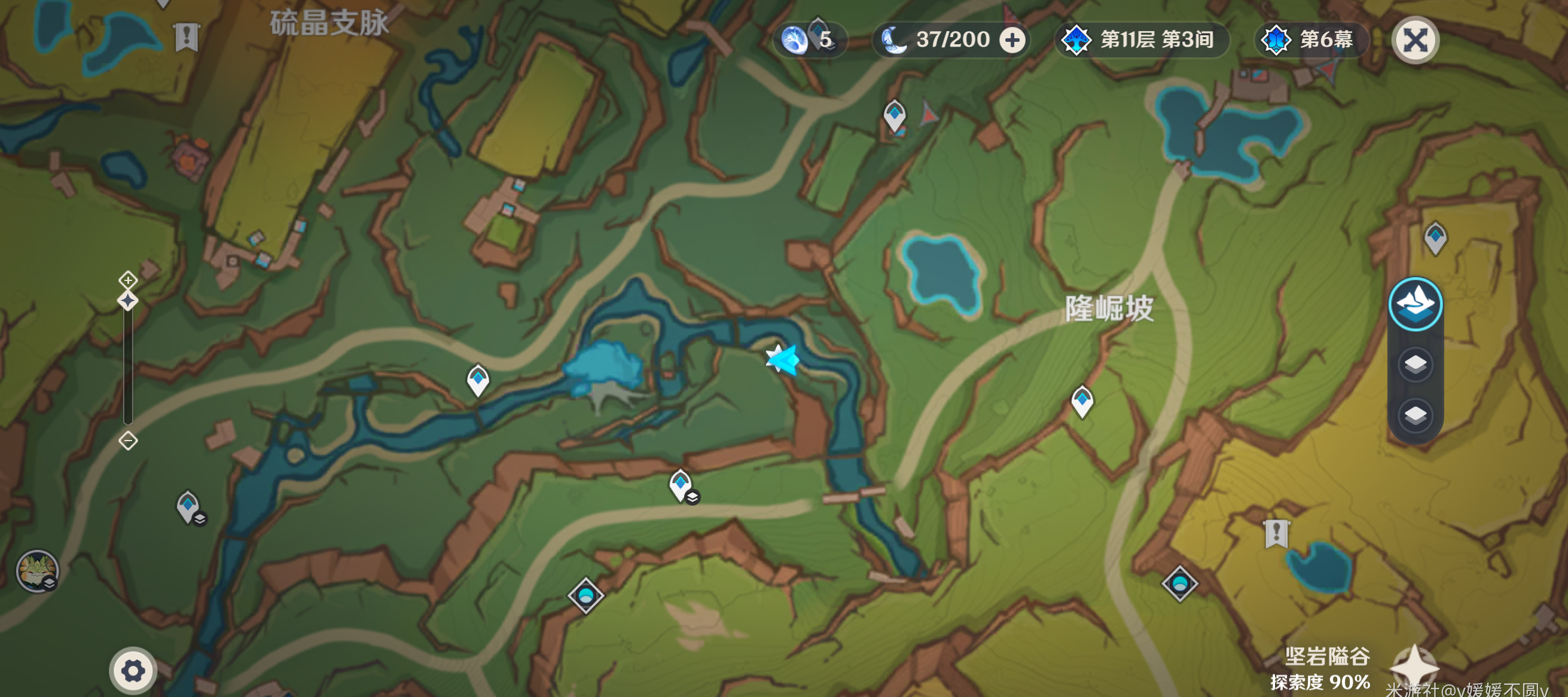Select the blue player location arrow marker

tap(783, 359)
